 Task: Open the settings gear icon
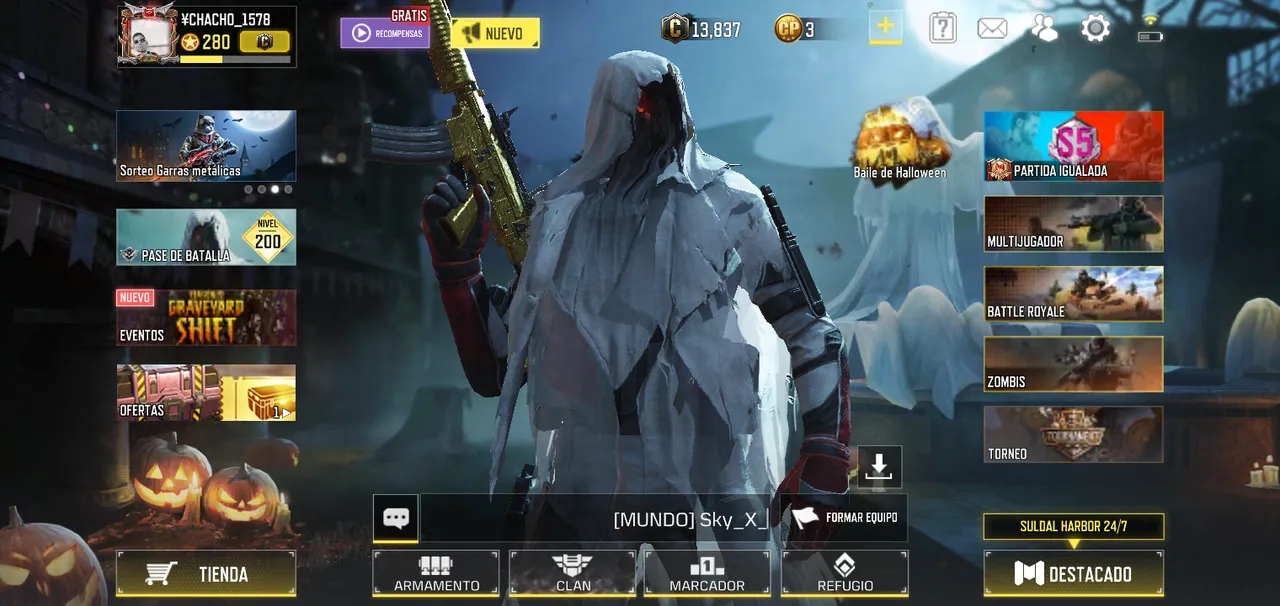tap(1095, 29)
